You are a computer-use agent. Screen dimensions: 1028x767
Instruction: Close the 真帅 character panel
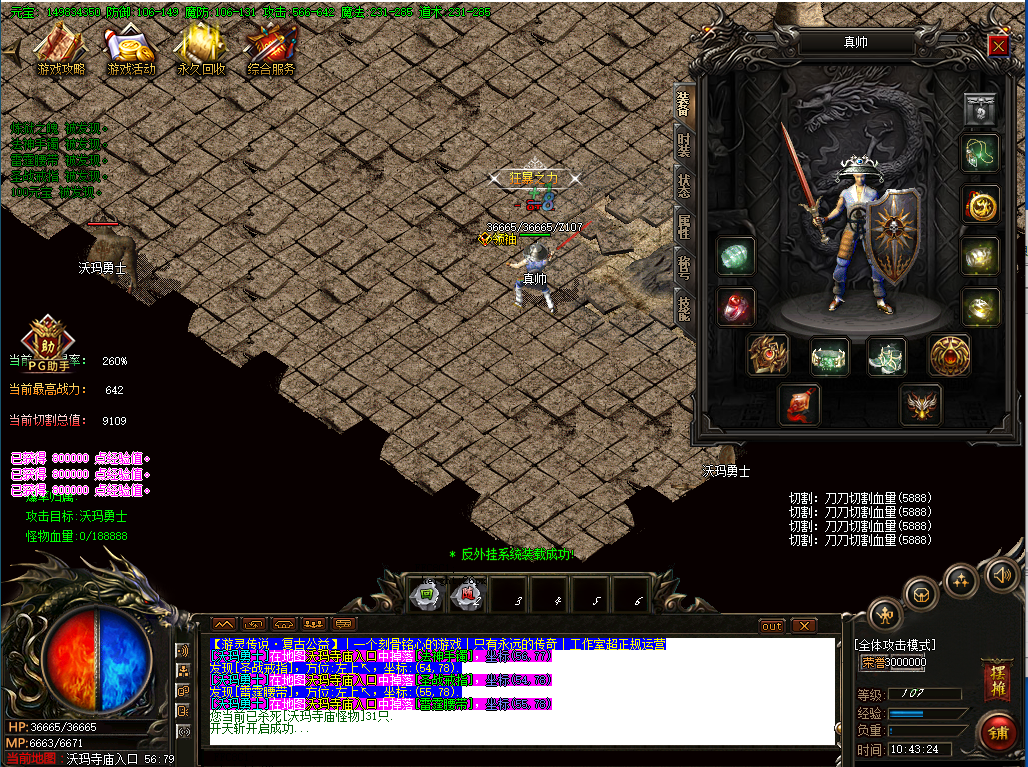998,46
